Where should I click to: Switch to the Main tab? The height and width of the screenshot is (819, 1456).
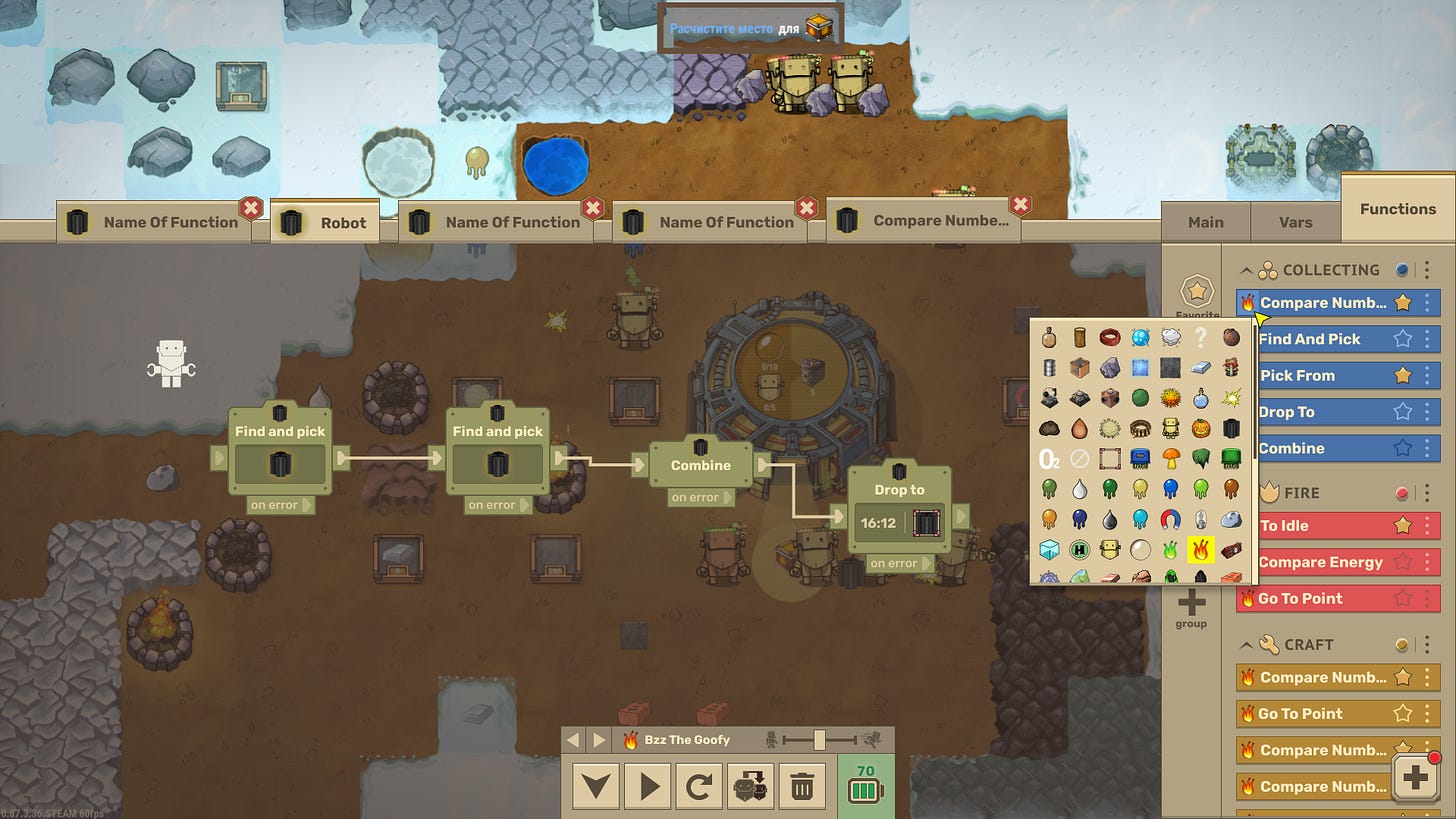coord(1205,222)
